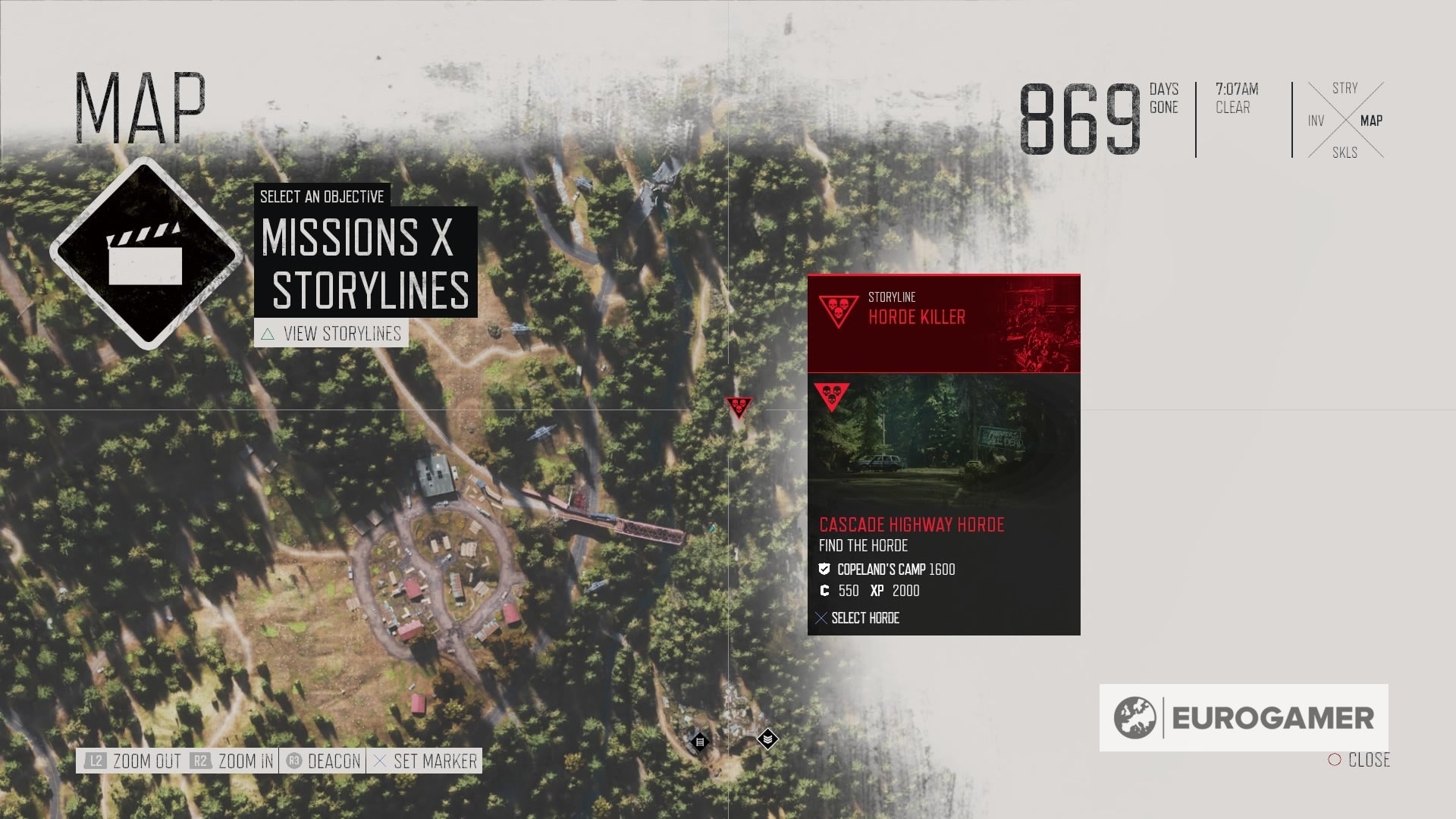Click Select Horde
The image size is (1456, 819).
[864, 618]
